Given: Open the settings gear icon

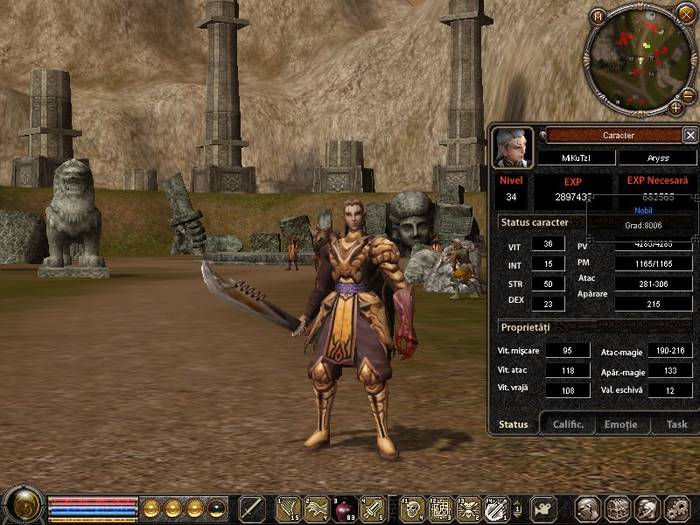Looking at the screenshot, I should point(677,508).
